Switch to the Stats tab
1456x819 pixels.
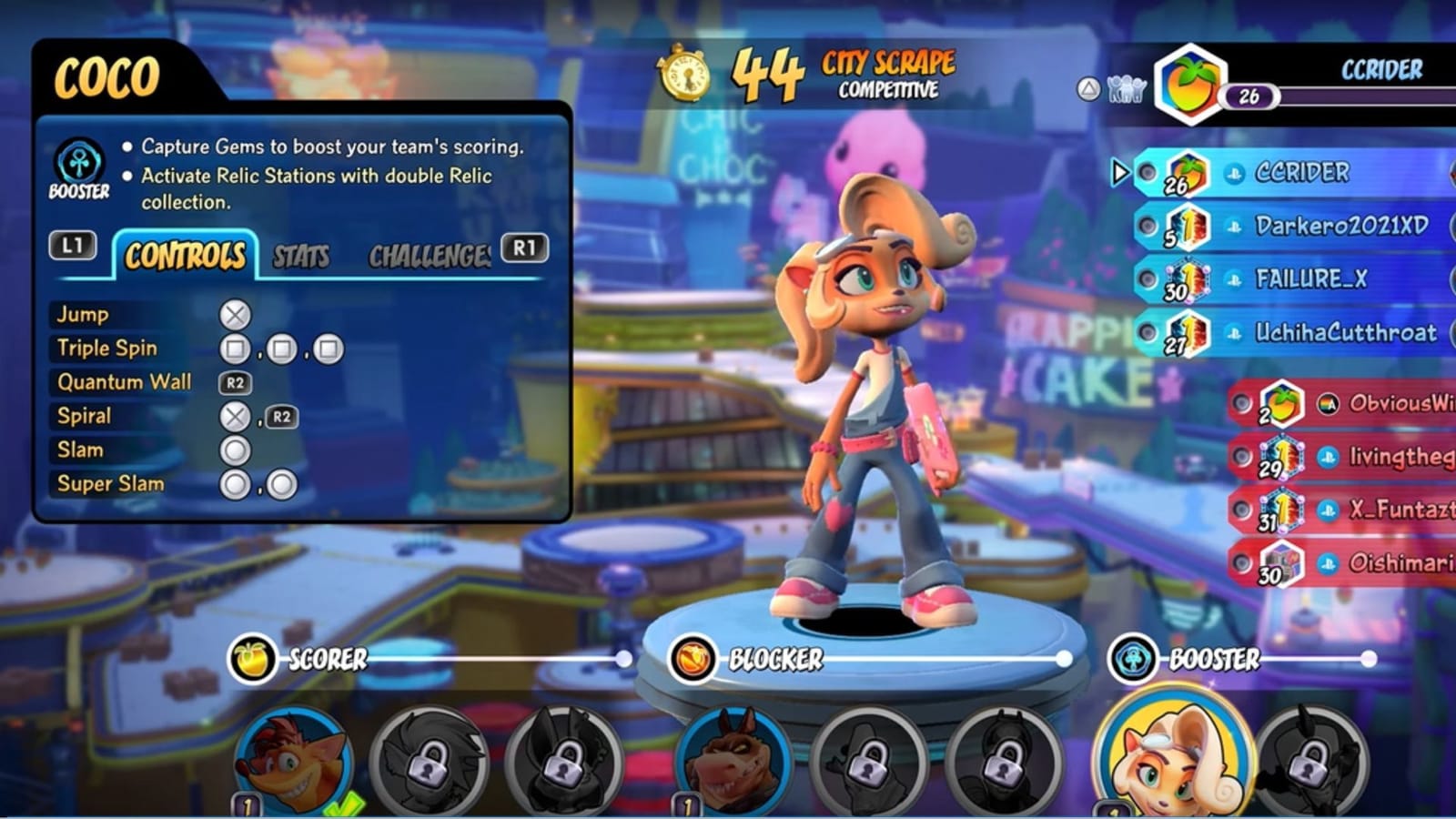(301, 258)
